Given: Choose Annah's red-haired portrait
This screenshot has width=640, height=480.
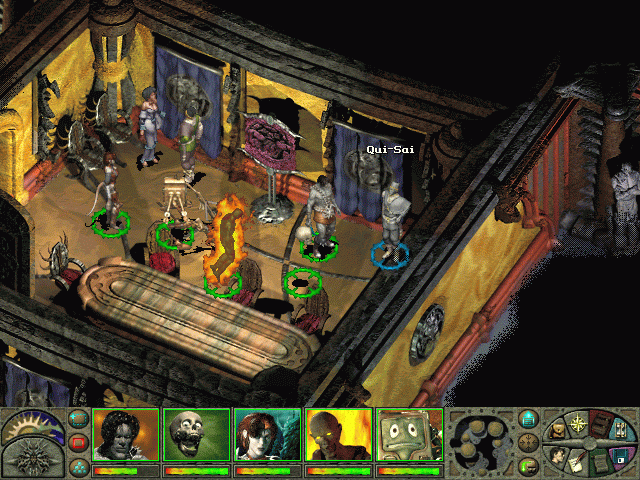Looking at the screenshot, I should point(267,435).
